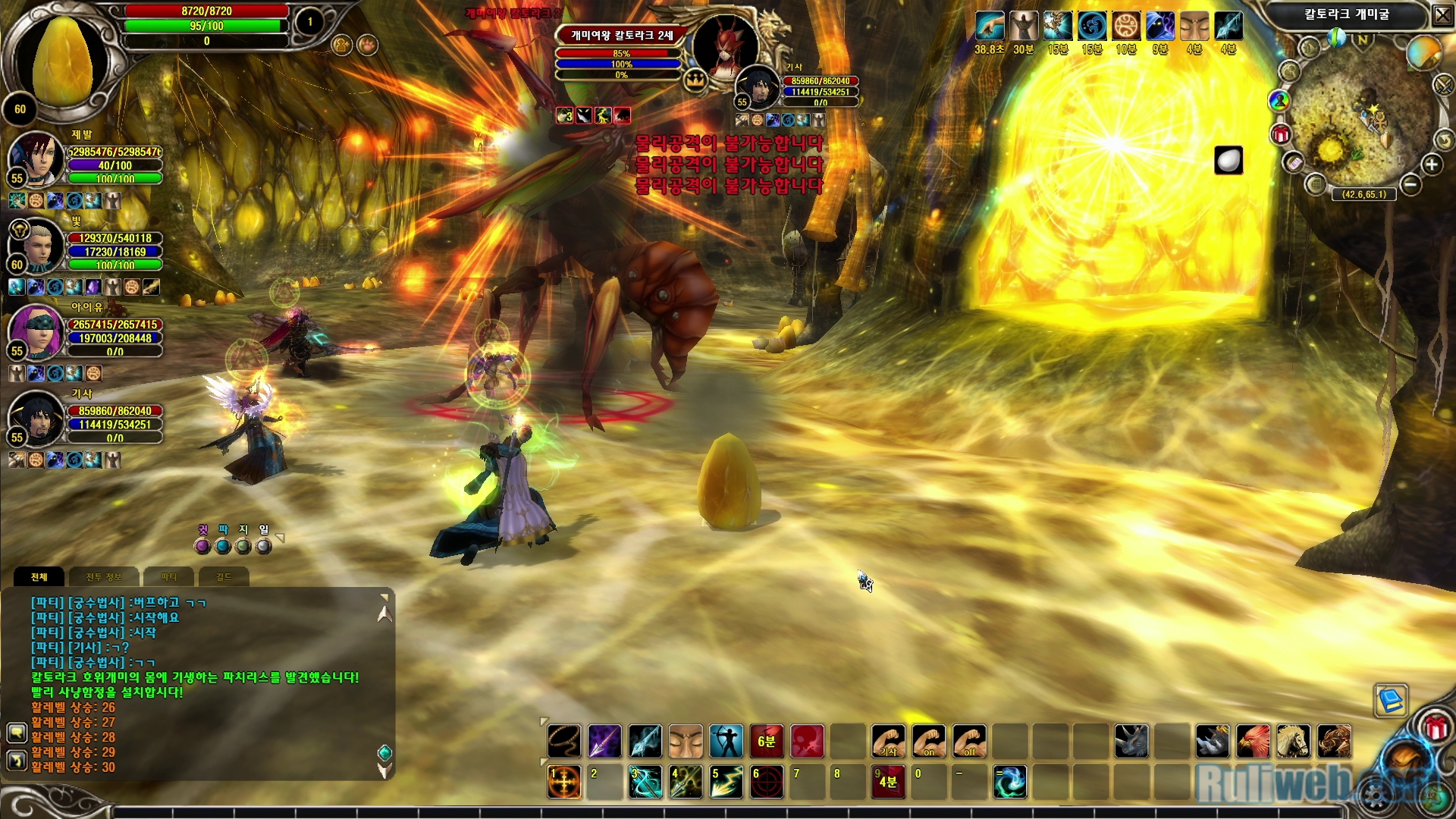Click the crossed swords button on minimap
Screen dimensions: 1456x819
pos(1443,85)
